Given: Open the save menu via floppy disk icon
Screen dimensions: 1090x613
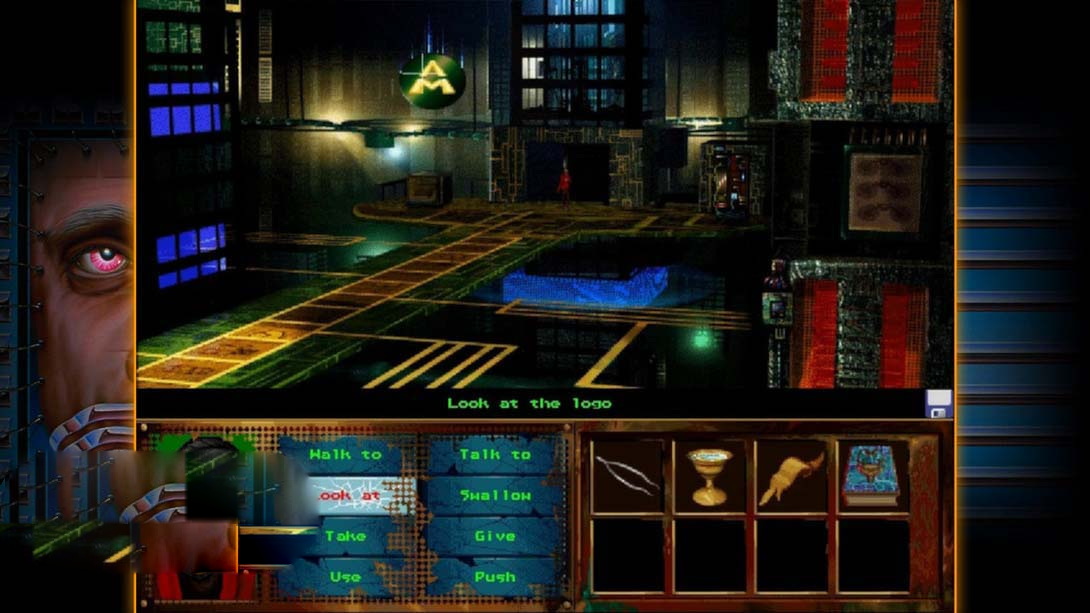Looking at the screenshot, I should click(938, 404).
